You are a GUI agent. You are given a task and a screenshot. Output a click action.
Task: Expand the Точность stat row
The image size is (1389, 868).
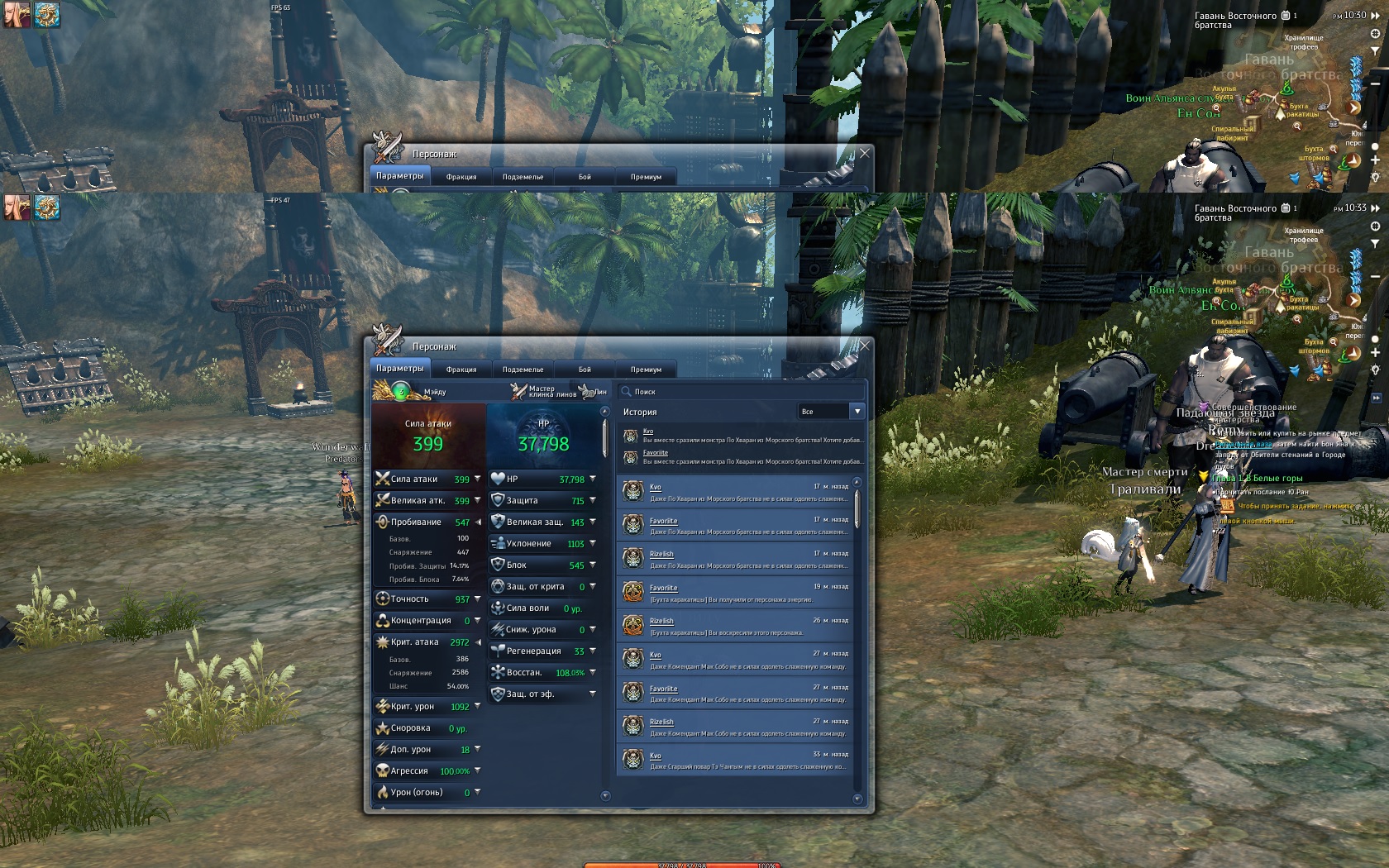[478, 599]
